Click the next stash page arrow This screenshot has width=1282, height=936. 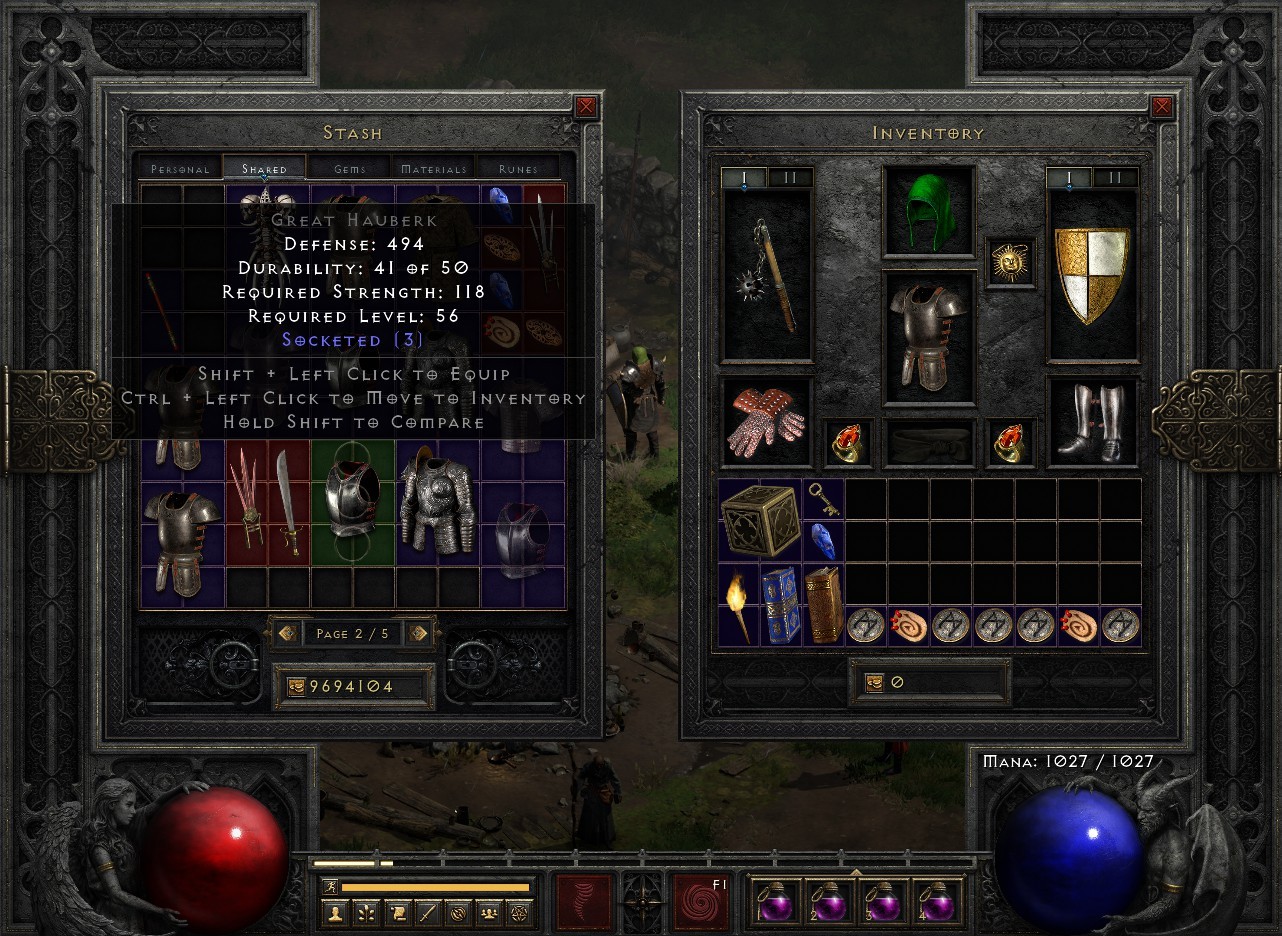(420, 633)
